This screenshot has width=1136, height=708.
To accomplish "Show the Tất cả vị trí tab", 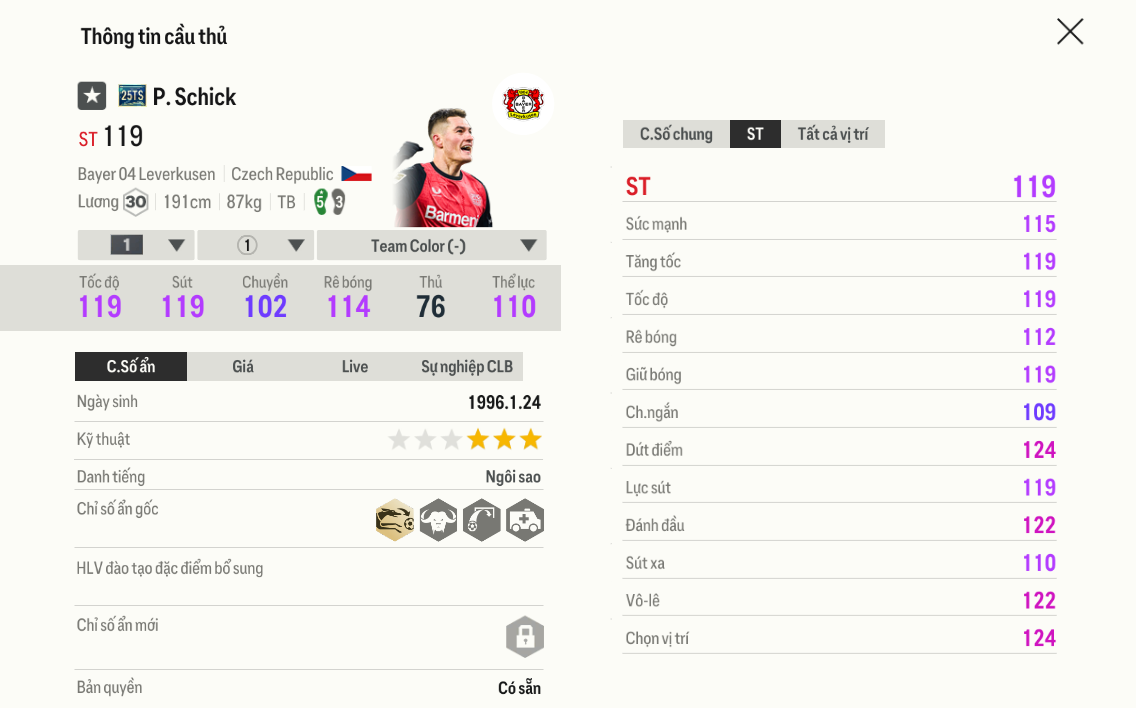I will click(x=832, y=134).
